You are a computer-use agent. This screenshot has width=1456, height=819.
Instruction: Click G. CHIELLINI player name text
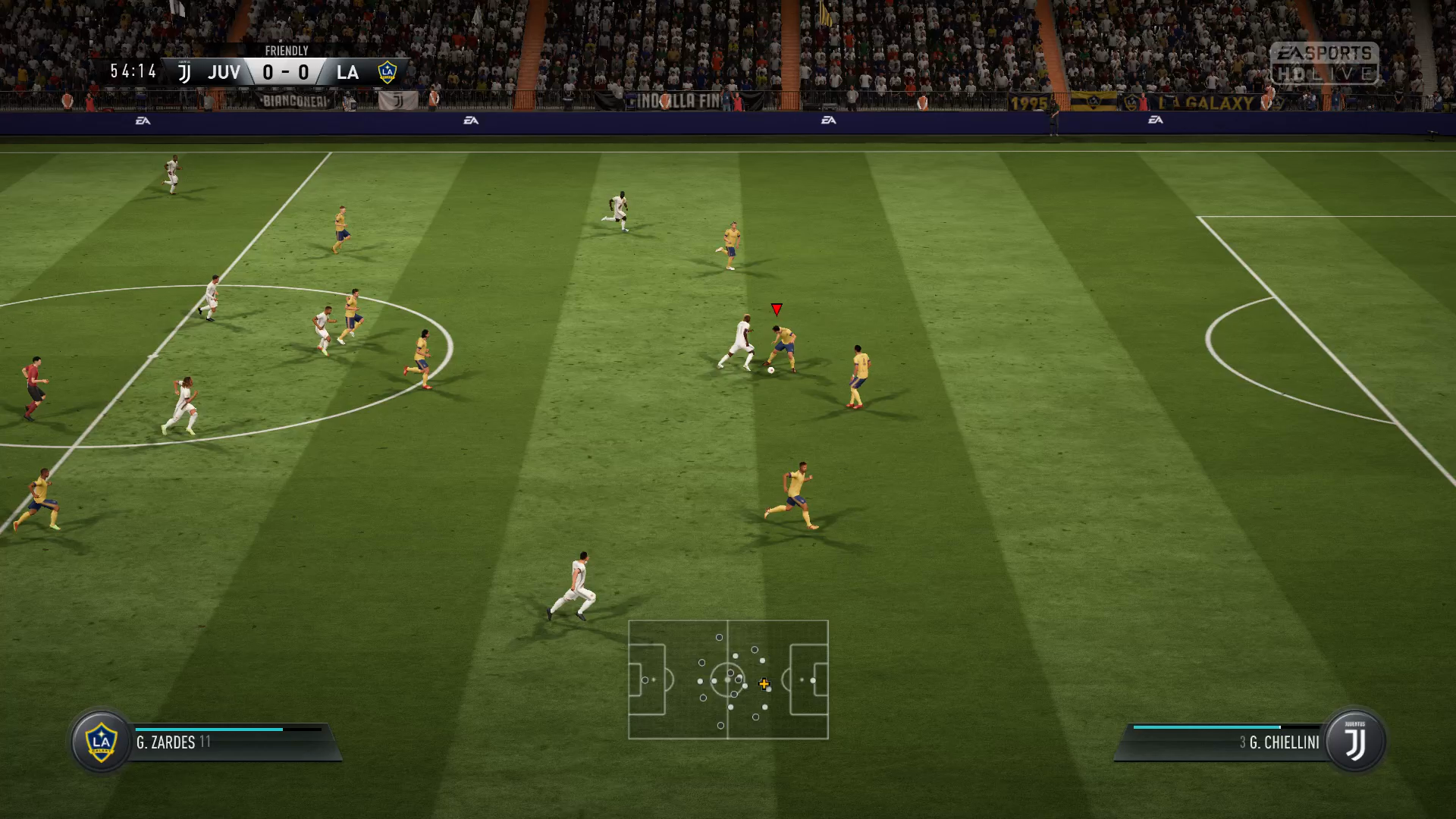pyautogui.click(x=1285, y=742)
